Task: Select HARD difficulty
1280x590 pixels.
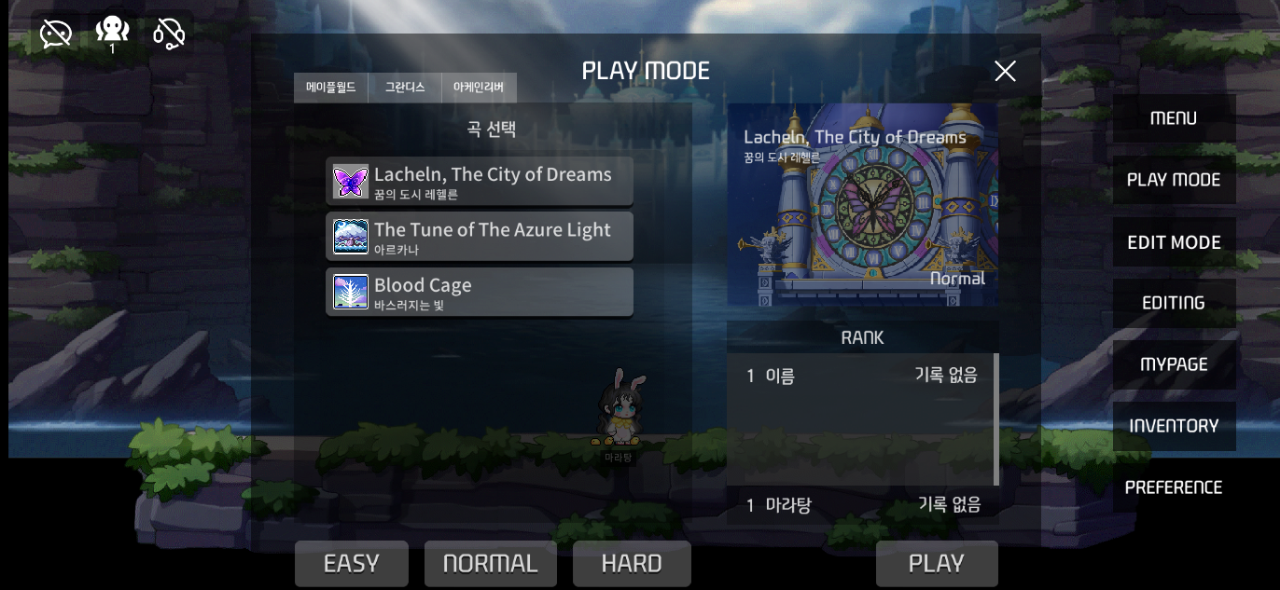Action: pos(631,564)
